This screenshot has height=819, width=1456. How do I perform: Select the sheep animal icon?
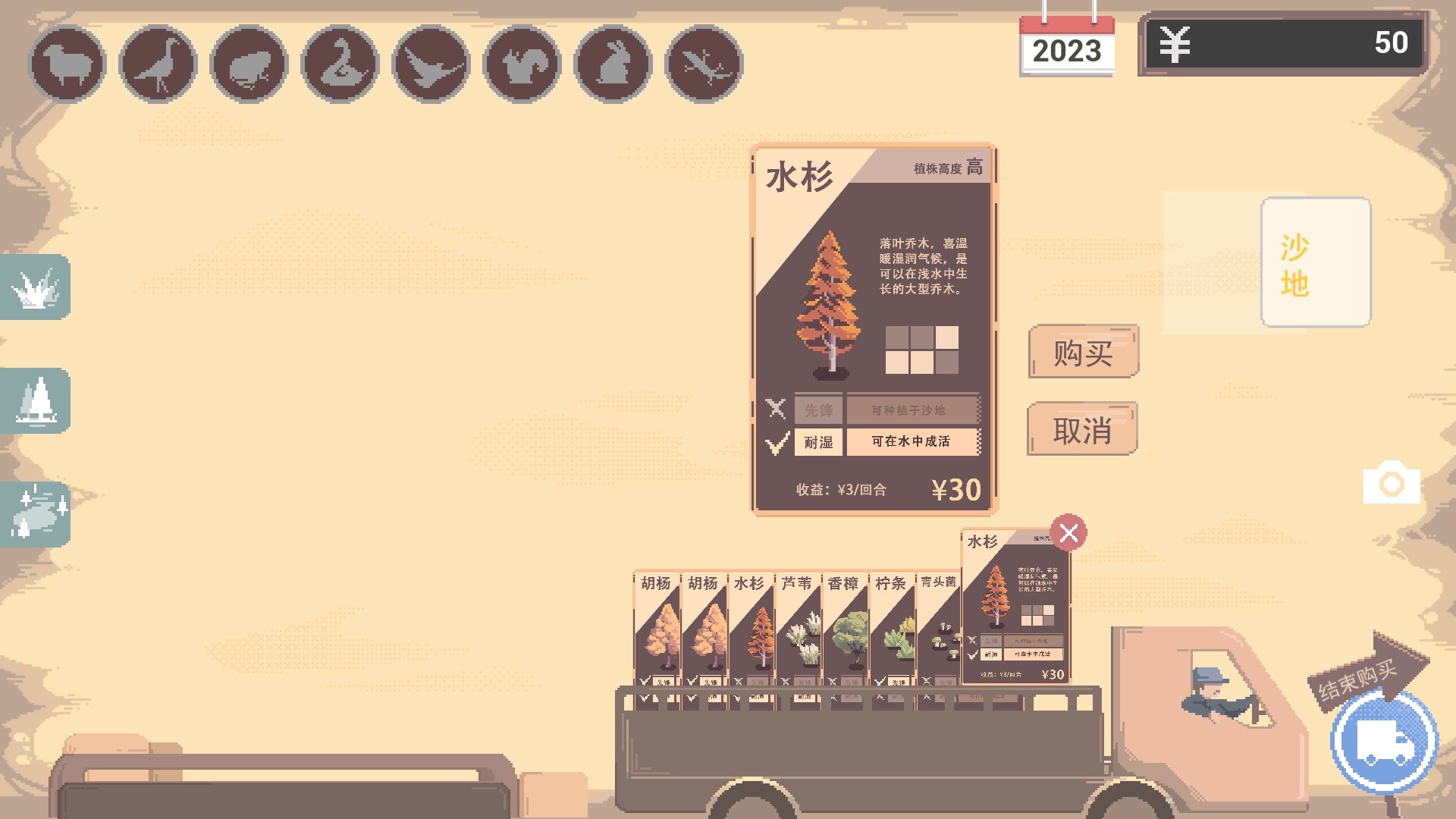67,64
